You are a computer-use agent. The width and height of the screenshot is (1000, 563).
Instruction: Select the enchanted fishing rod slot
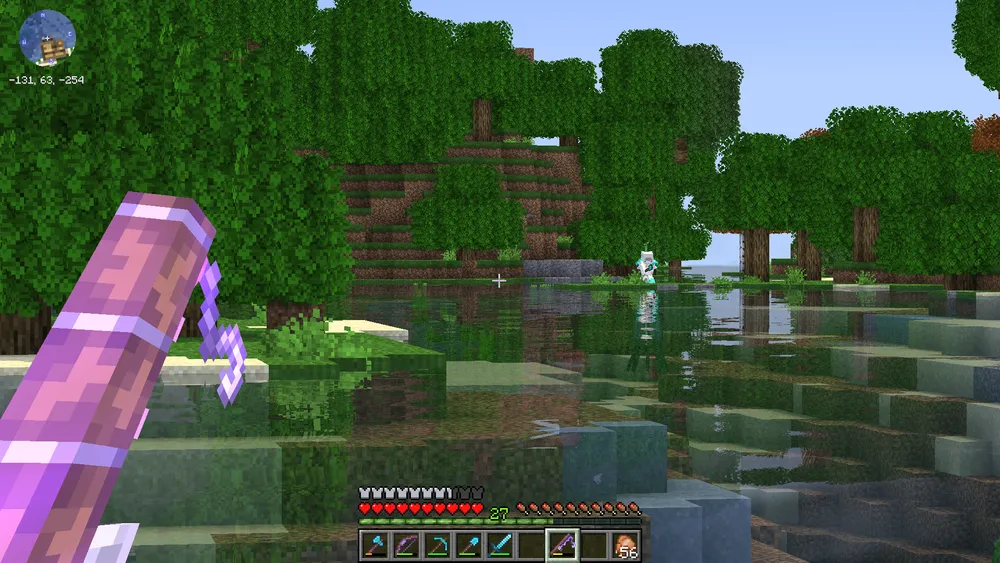[561, 545]
